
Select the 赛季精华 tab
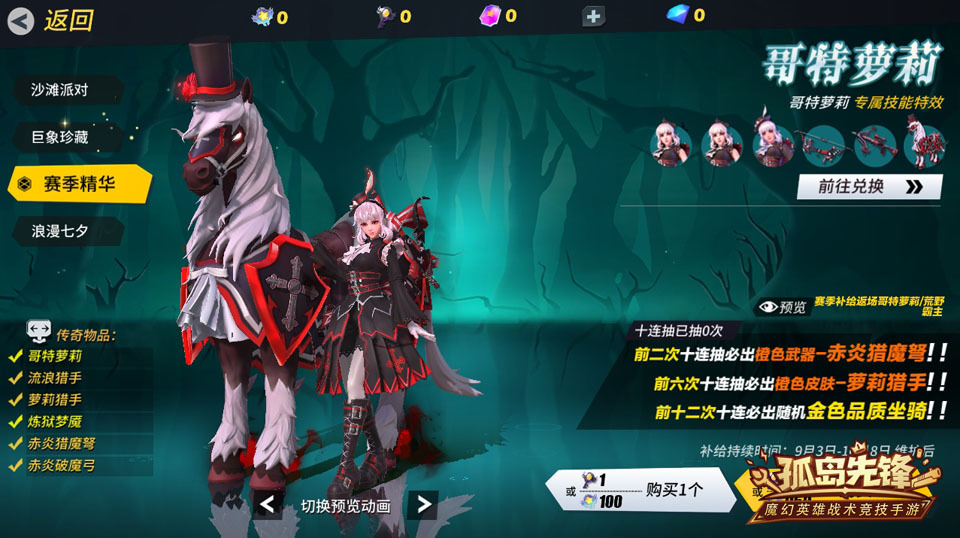(80, 184)
